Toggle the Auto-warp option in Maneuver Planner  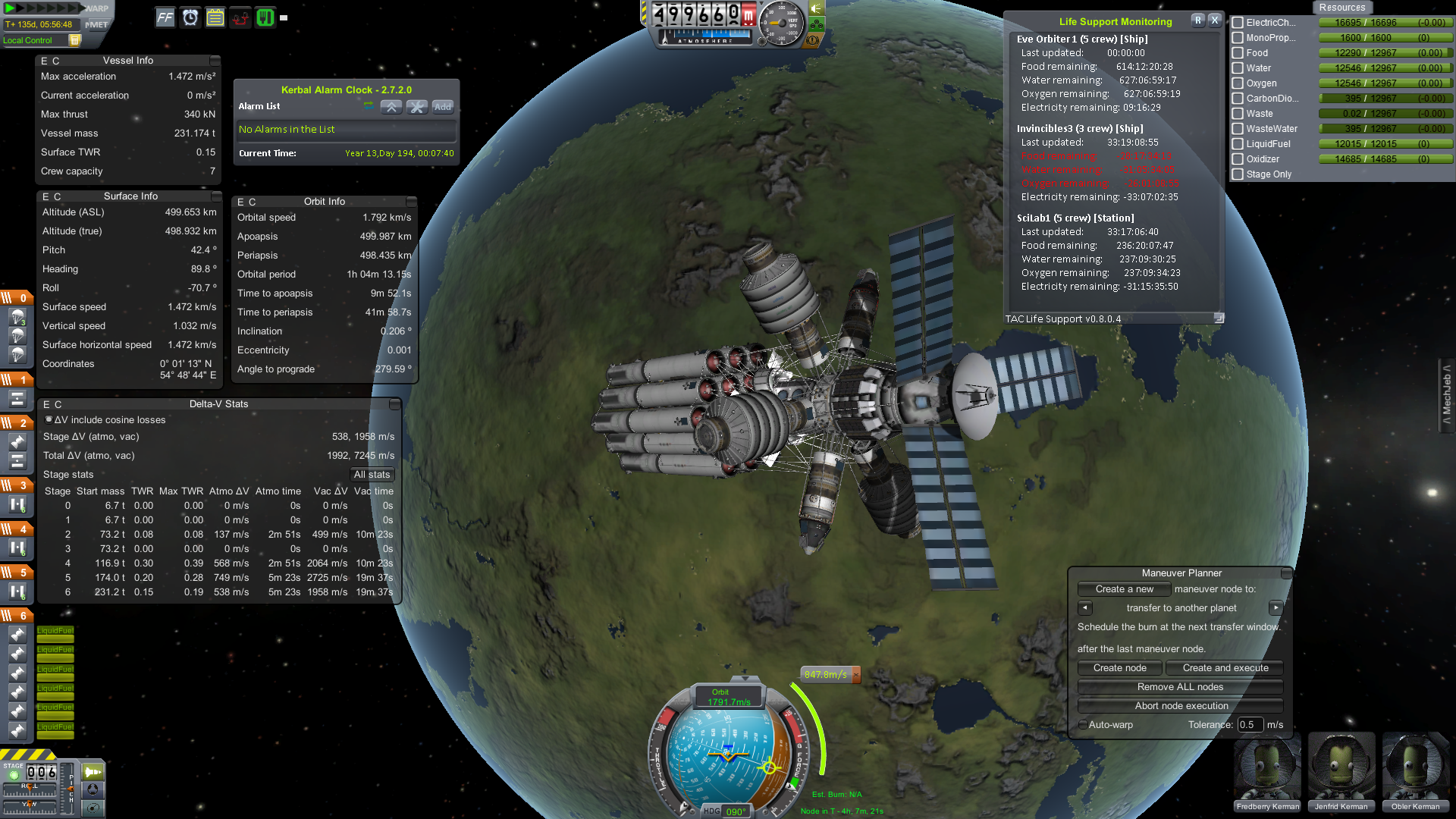coord(1084,725)
